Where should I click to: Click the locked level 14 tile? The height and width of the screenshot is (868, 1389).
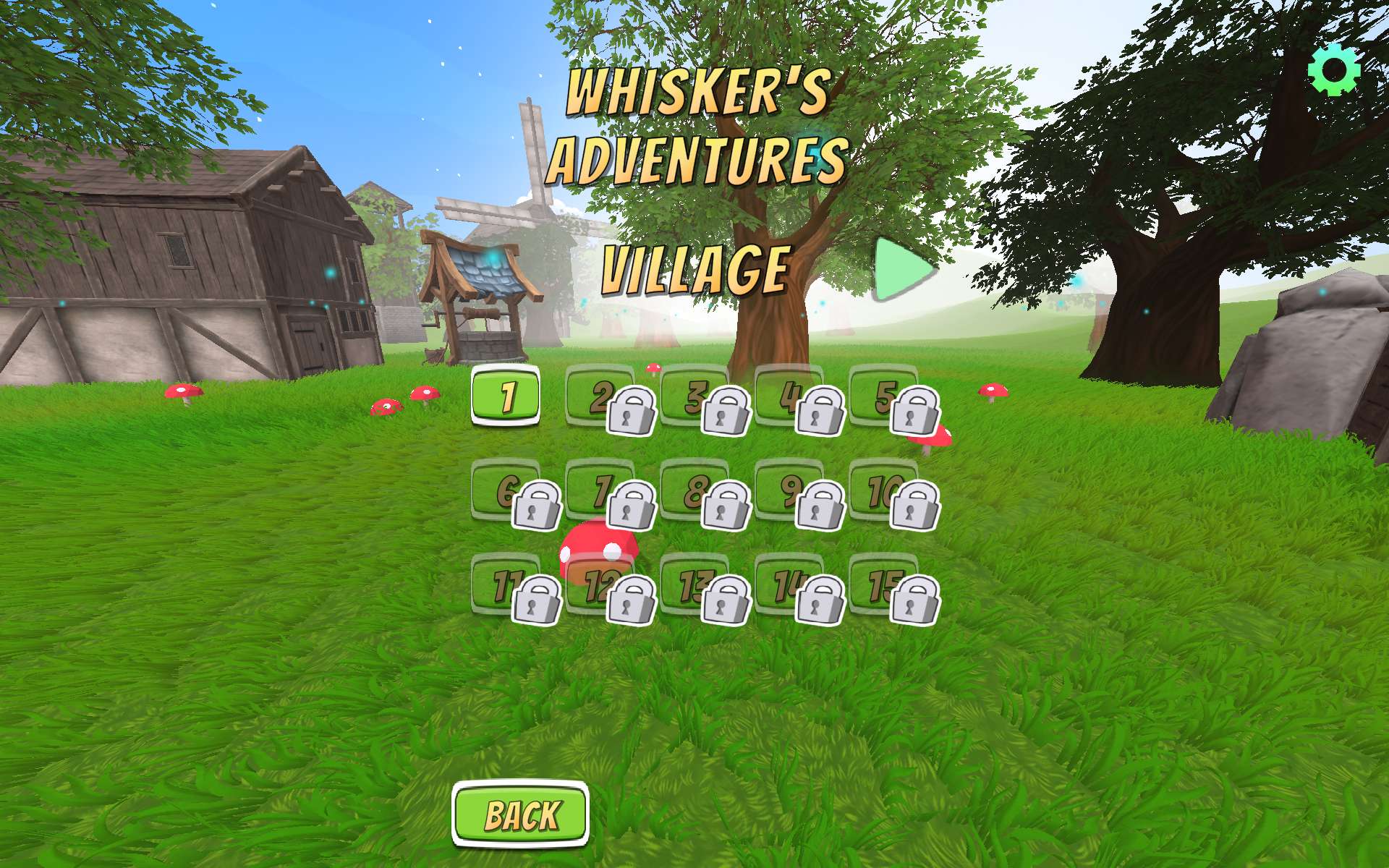coord(789,585)
